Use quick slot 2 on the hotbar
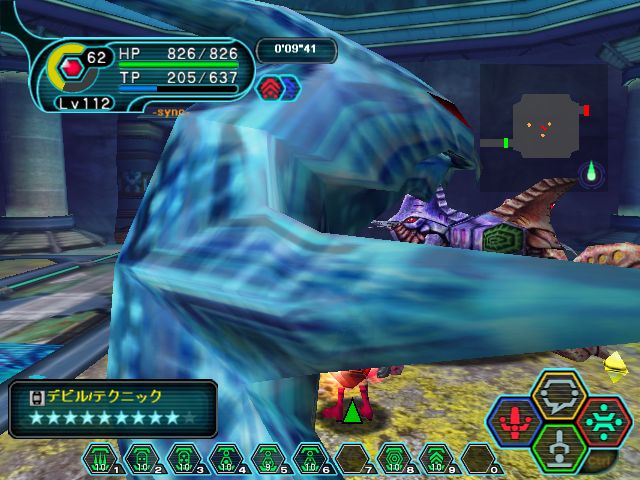640x480 pixels. [142, 458]
